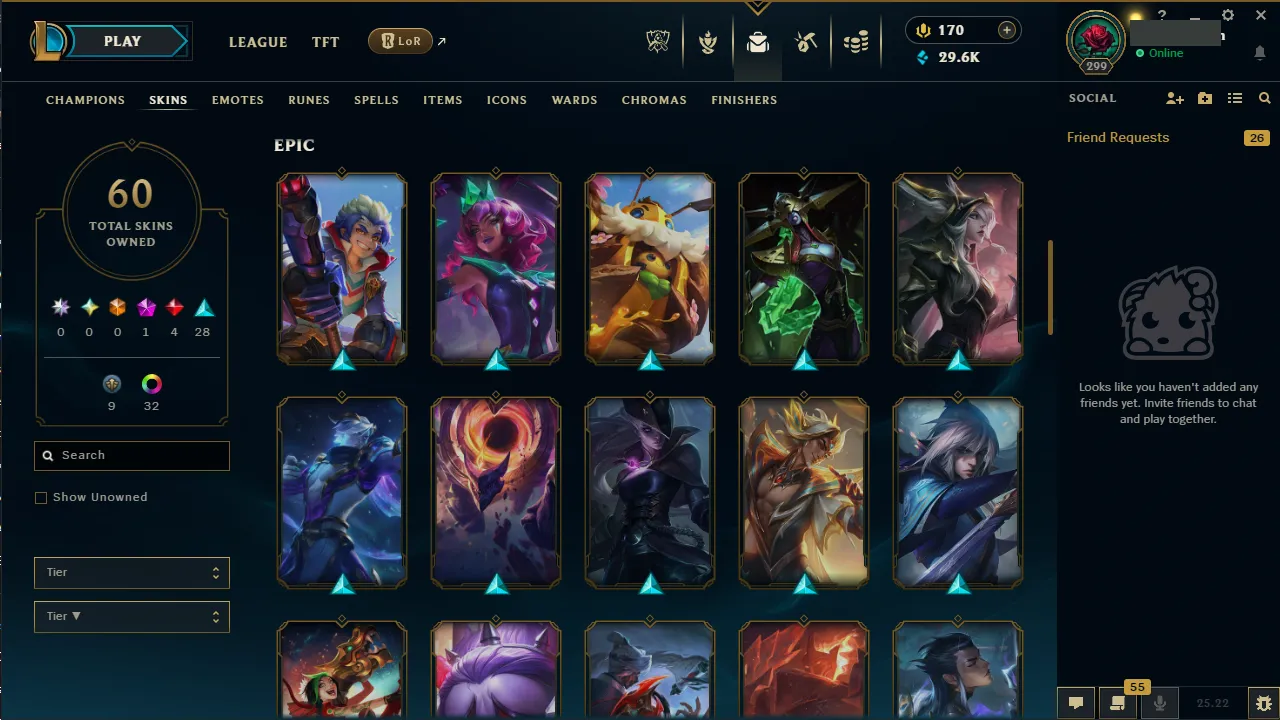This screenshot has height=720, width=1280.
Task: Collapse the top banner chevron
Action: (x=758, y=8)
